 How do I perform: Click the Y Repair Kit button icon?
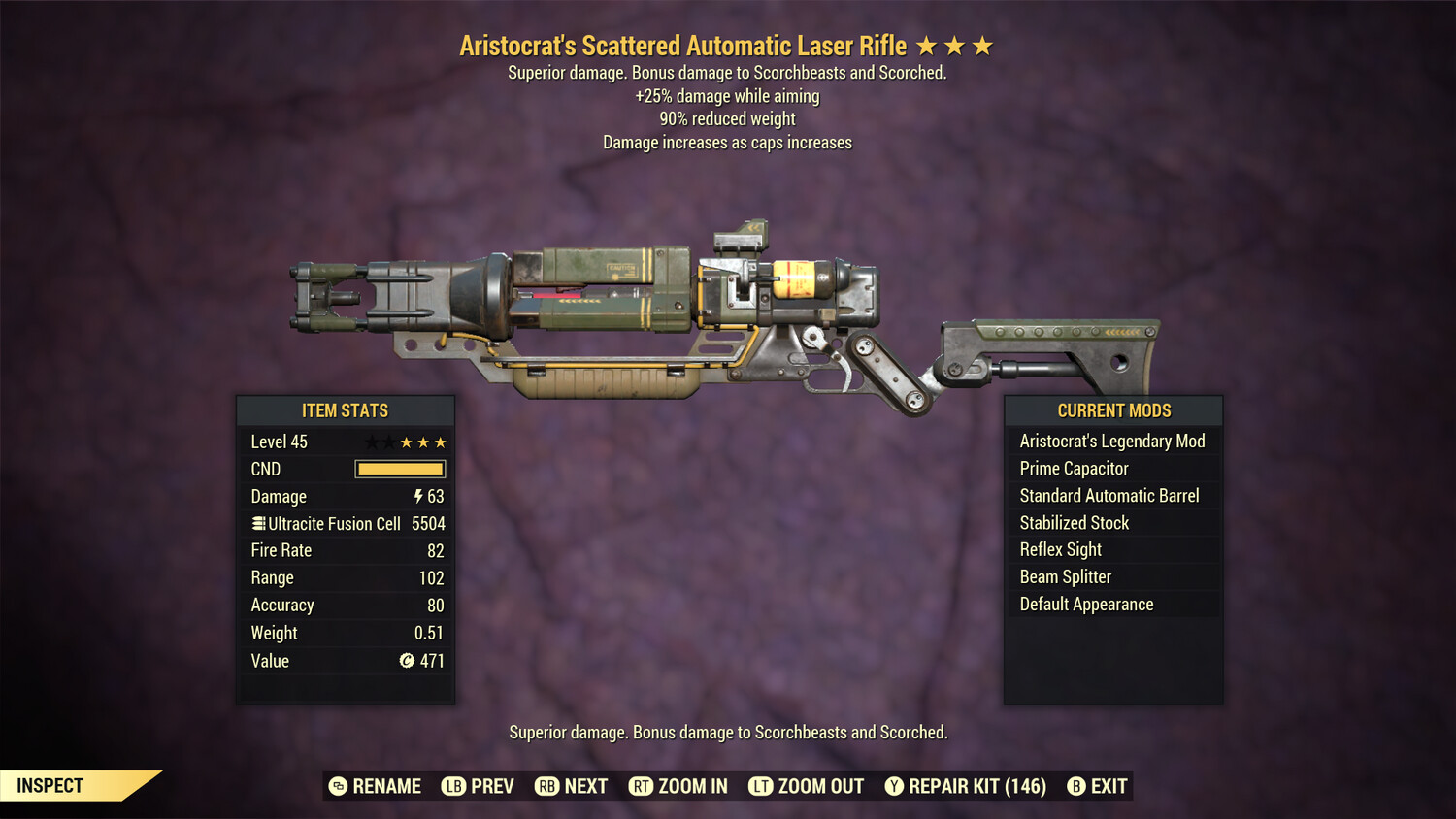click(x=894, y=786)
